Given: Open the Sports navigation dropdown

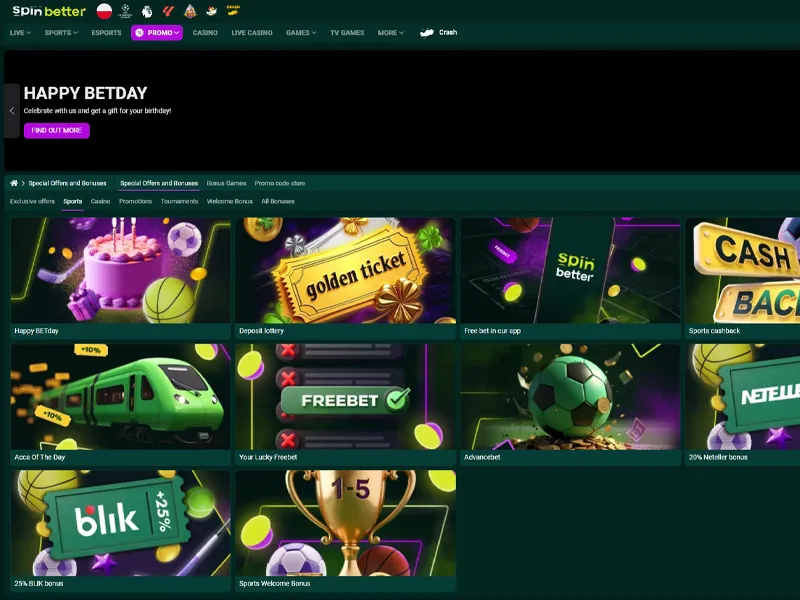Looking at the screenshot, I should click(x=61, y=33).
